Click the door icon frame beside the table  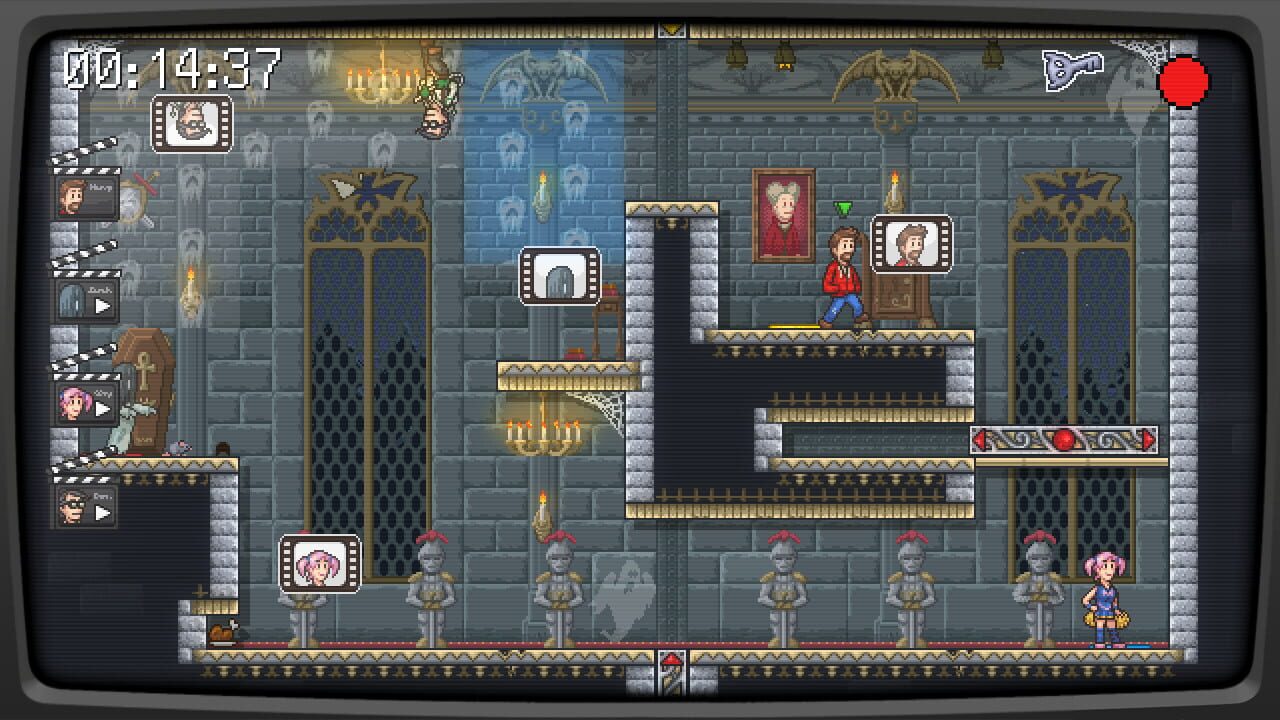pos(561,277)
